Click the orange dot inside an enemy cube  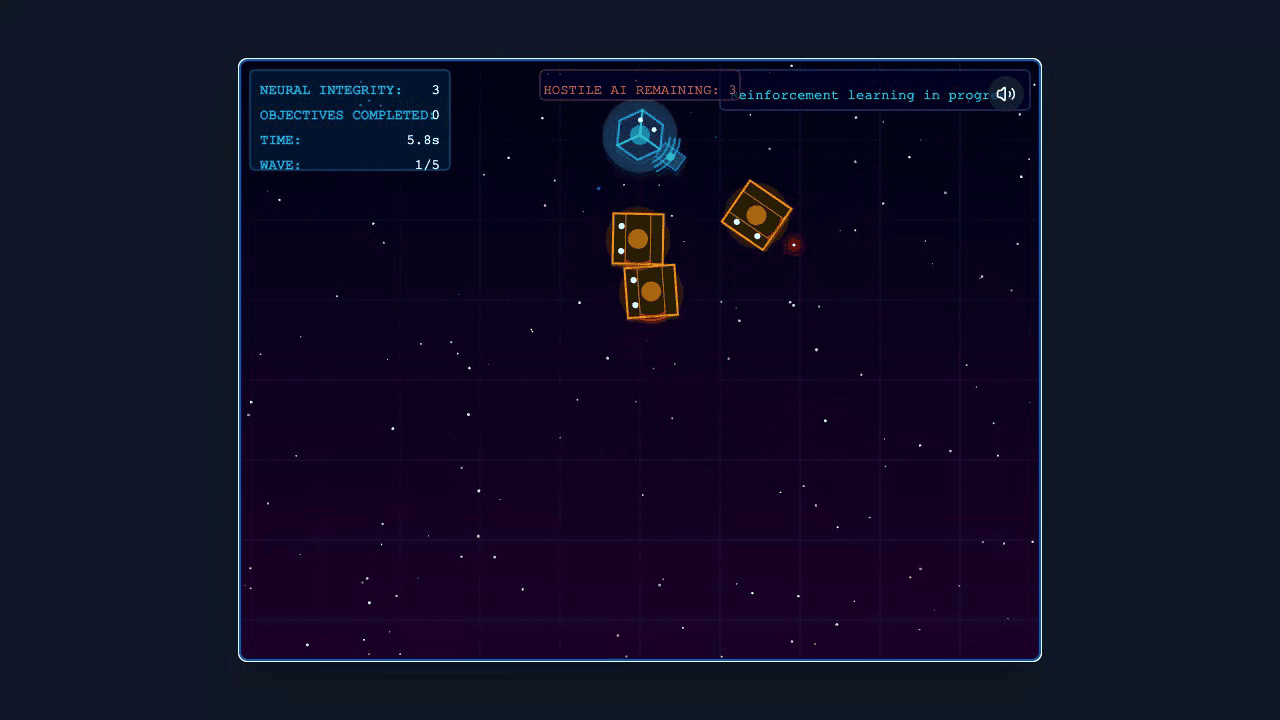636,238
